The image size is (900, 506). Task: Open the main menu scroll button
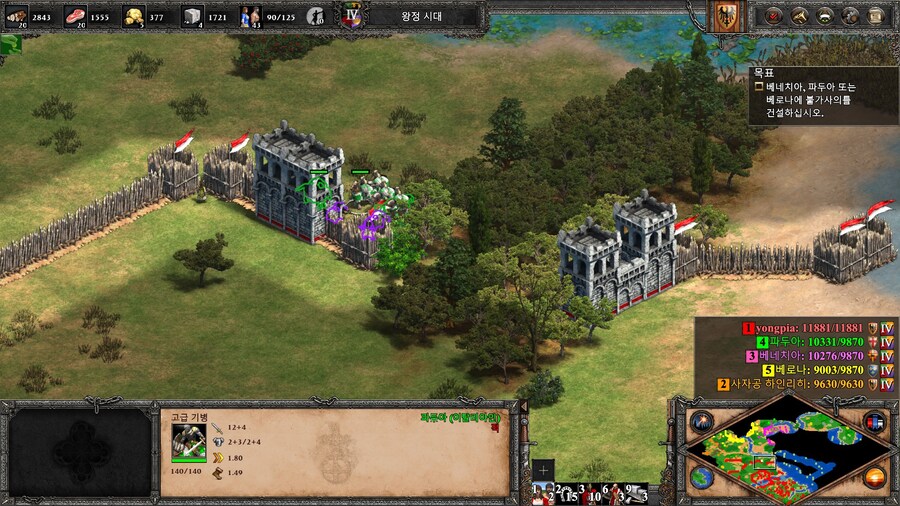point(876,15)
